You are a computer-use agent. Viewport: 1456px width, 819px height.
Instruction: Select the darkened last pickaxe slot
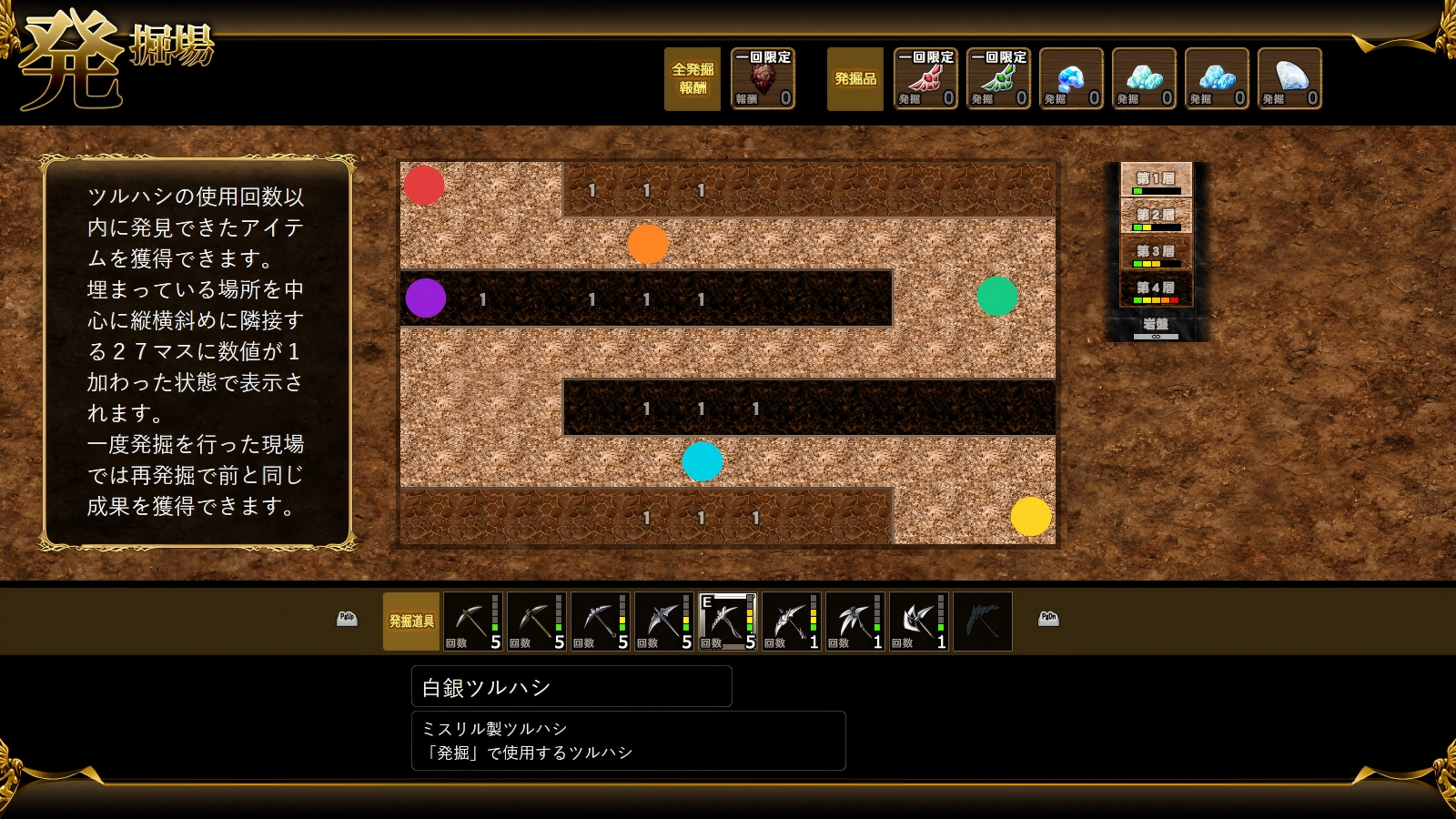[982, 622]
